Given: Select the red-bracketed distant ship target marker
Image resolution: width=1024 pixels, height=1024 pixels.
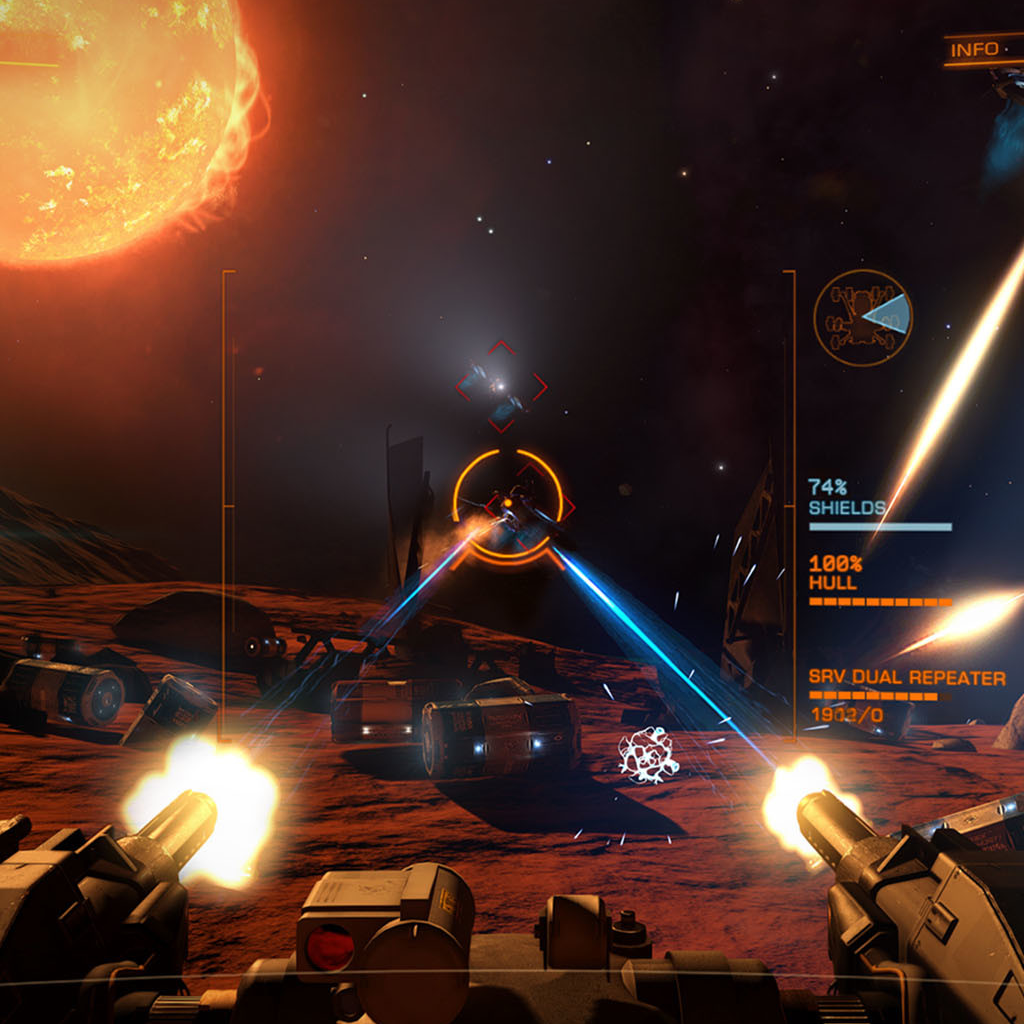Looking at the screenshot, I should coord(501,385).
